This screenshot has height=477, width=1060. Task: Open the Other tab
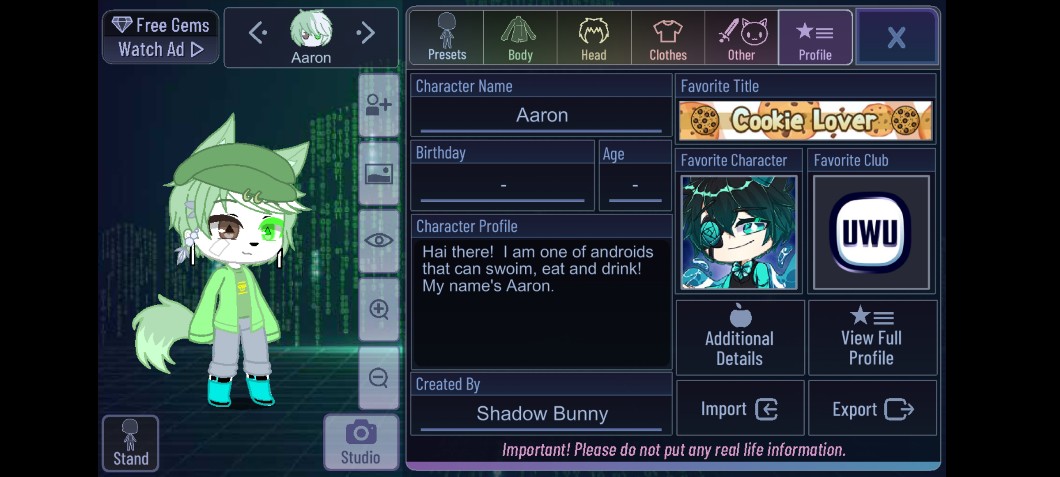(x=741, y=38)
